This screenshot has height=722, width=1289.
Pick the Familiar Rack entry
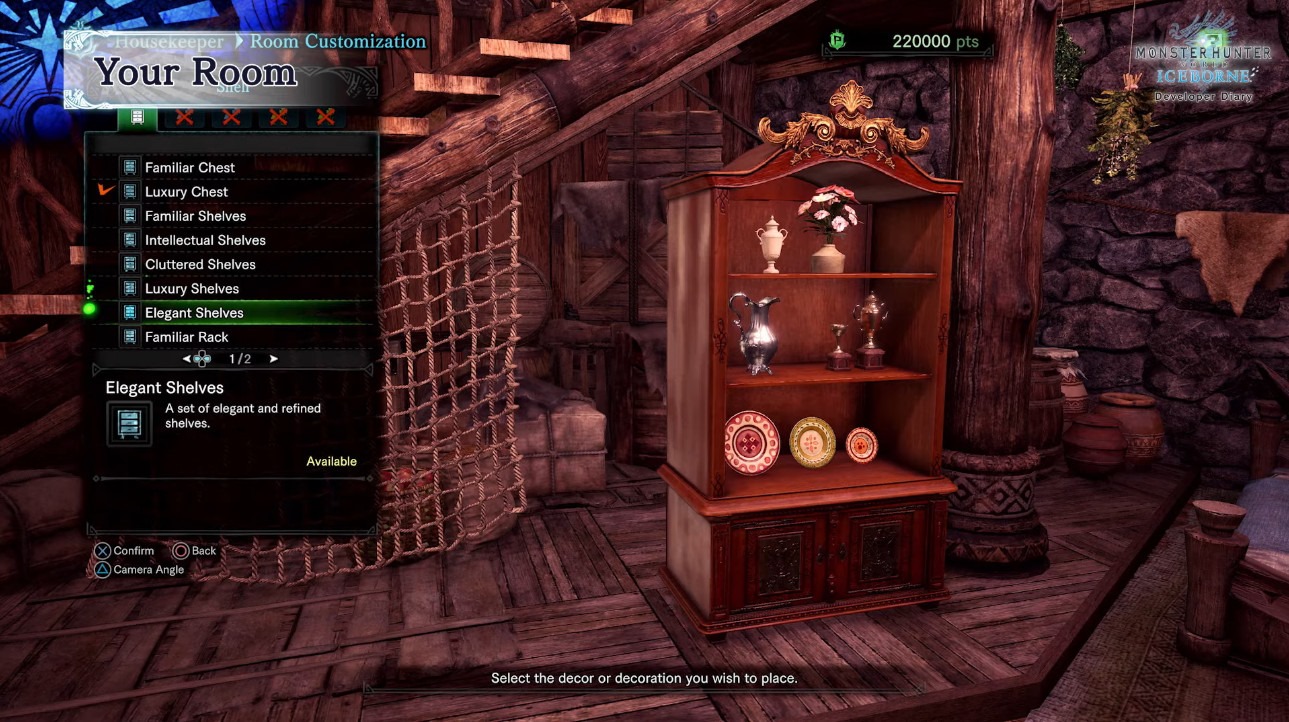pos(186,337)
